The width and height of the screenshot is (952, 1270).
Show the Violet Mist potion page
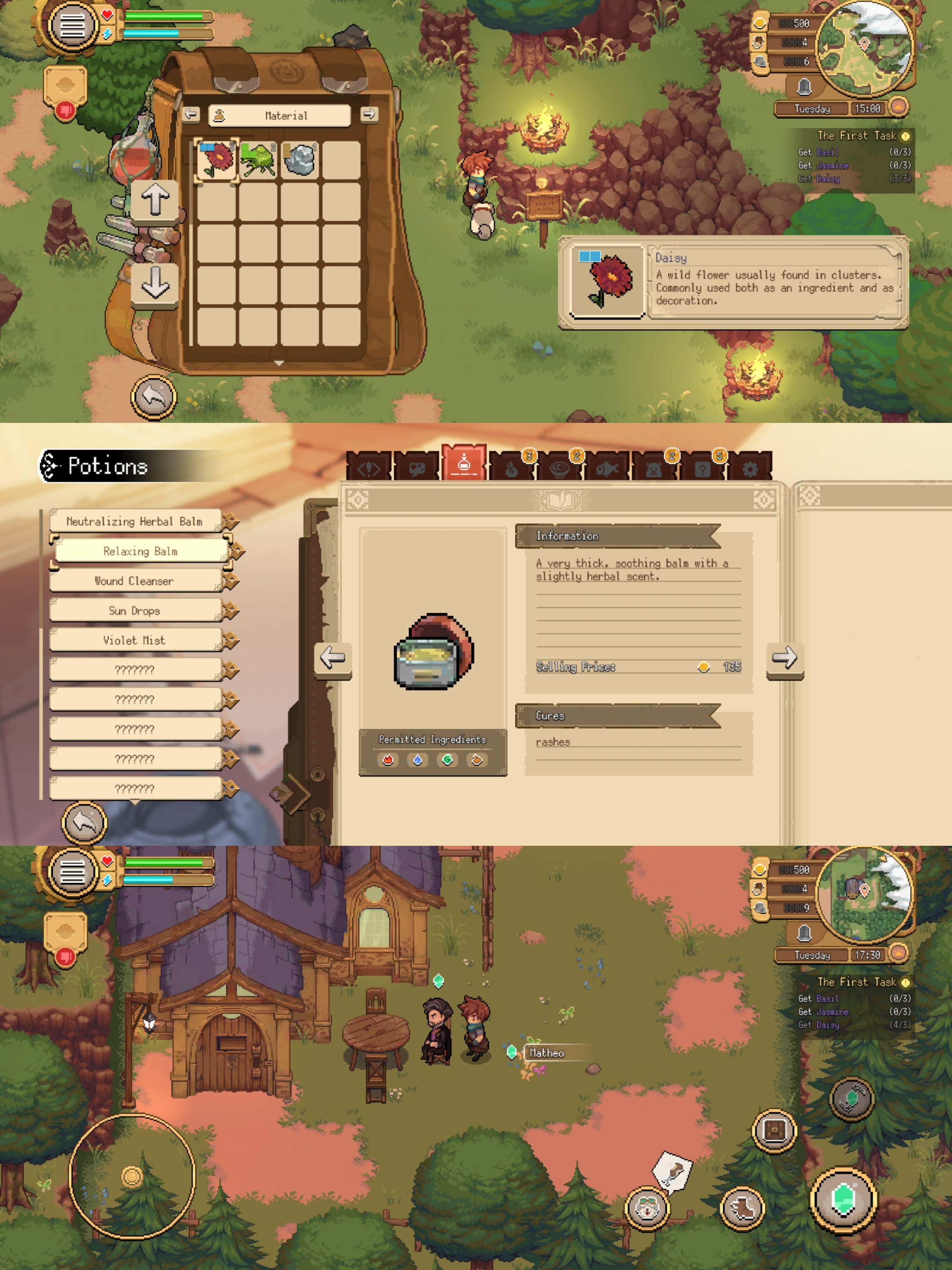(x=135, y=641)
